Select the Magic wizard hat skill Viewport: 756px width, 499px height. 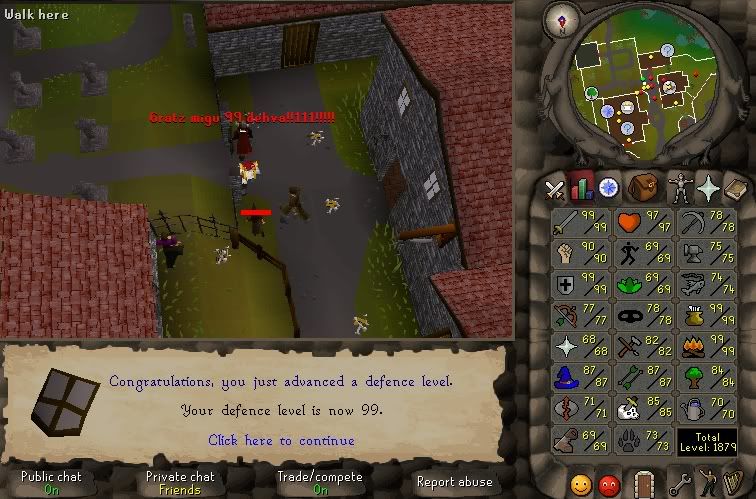pos(579,377)
